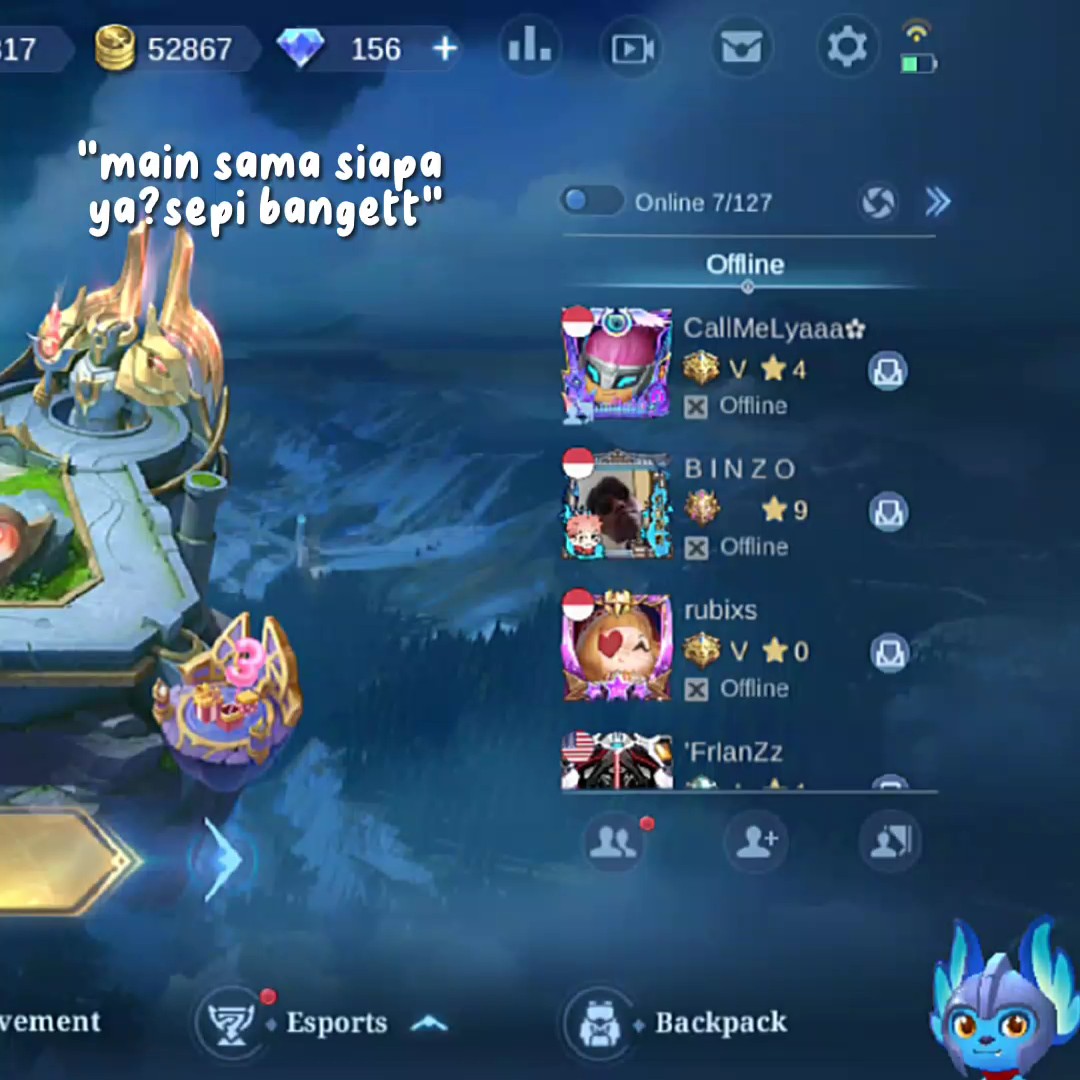The width and height of the screenshot is (1080, 1080).
Task: Open the video replay icon
Action: coord(634,48)
